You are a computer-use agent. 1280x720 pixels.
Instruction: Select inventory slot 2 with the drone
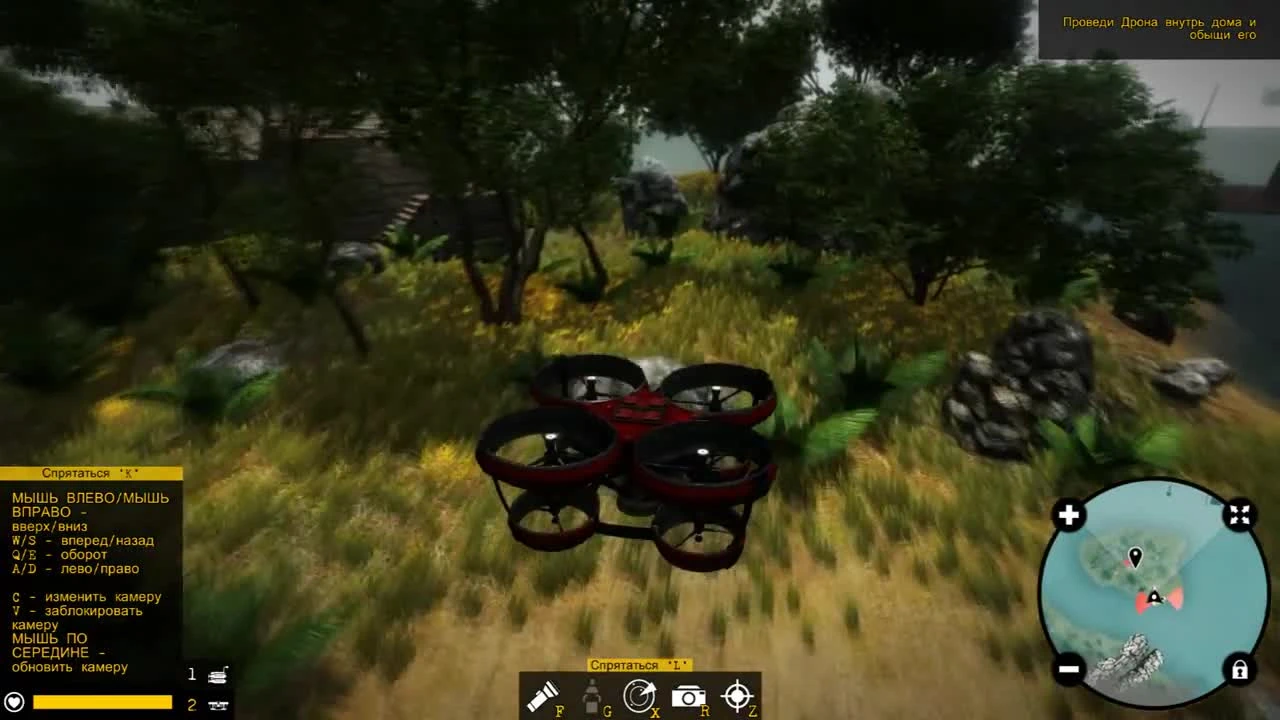212,705
